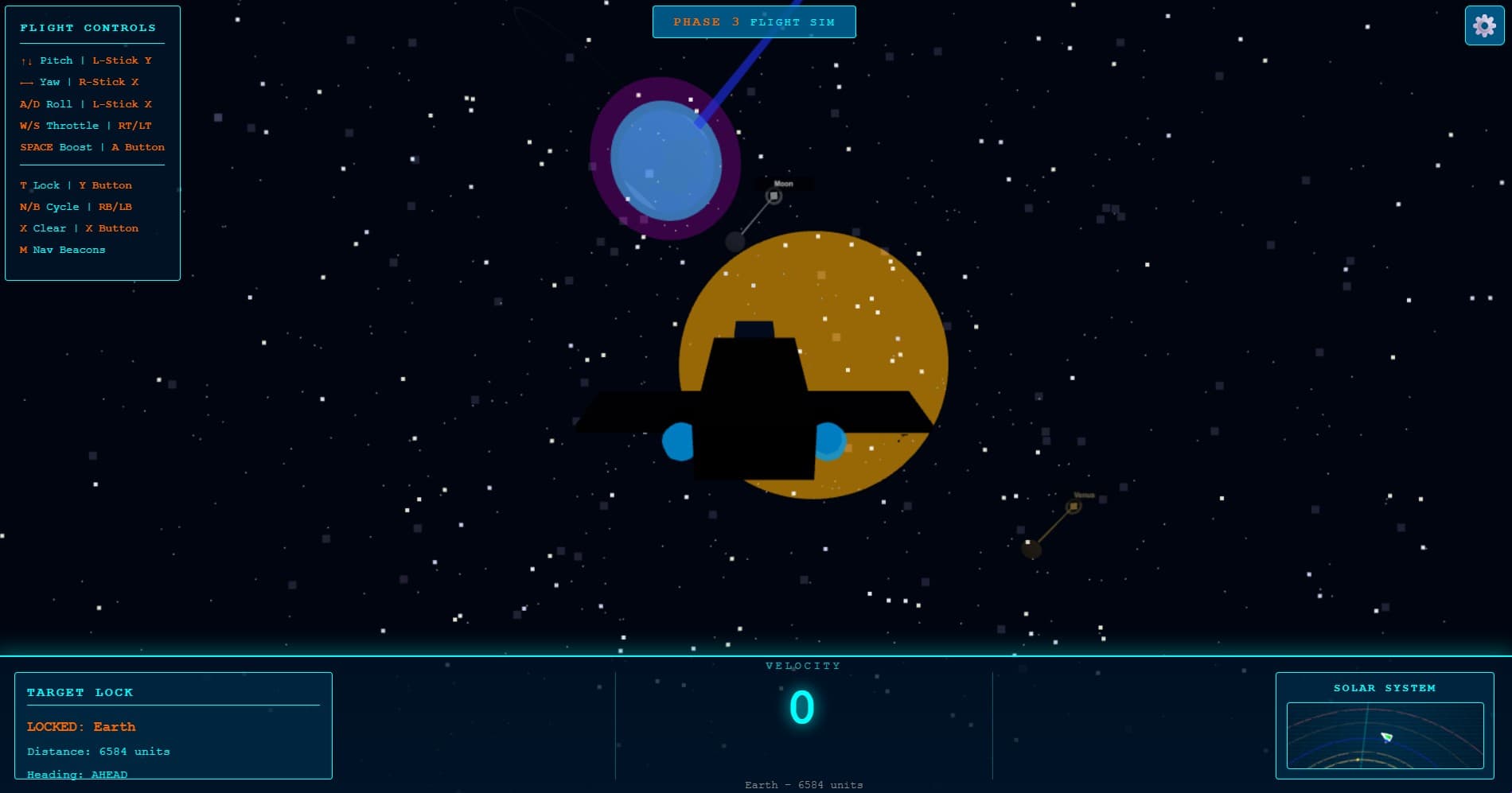Toggle boost using SPACE Boost entry

click(92, 146)
